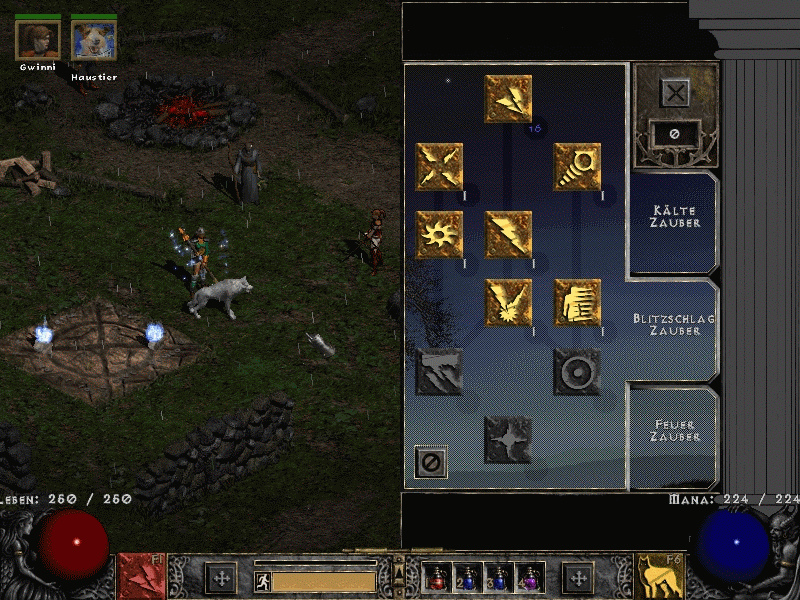The image size is (800, 600).
Task: Use the purple rejuvenation potion in belt slot 4
Action: 531,578
